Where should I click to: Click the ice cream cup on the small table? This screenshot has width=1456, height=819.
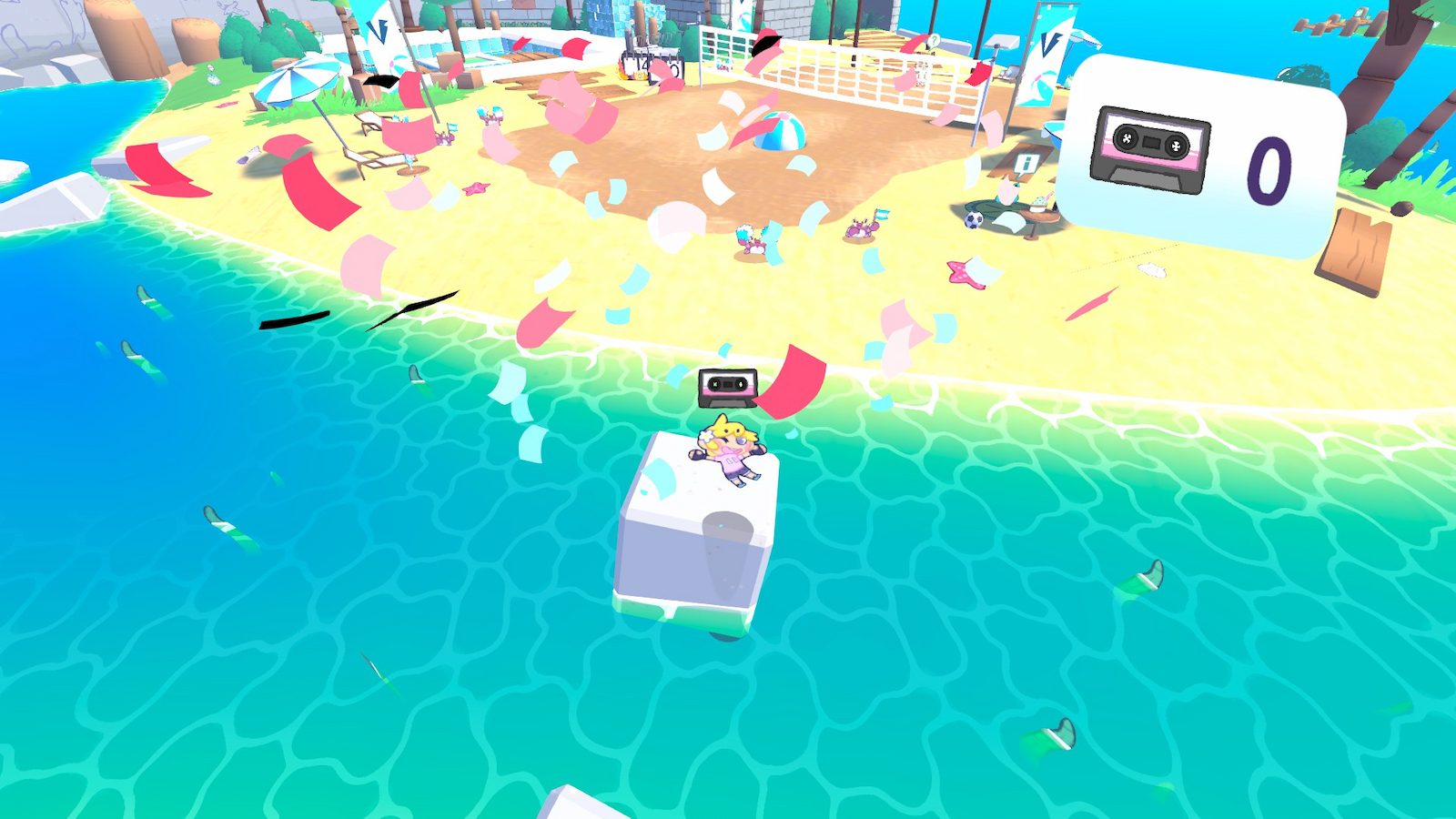click(x=1037, y=202)
